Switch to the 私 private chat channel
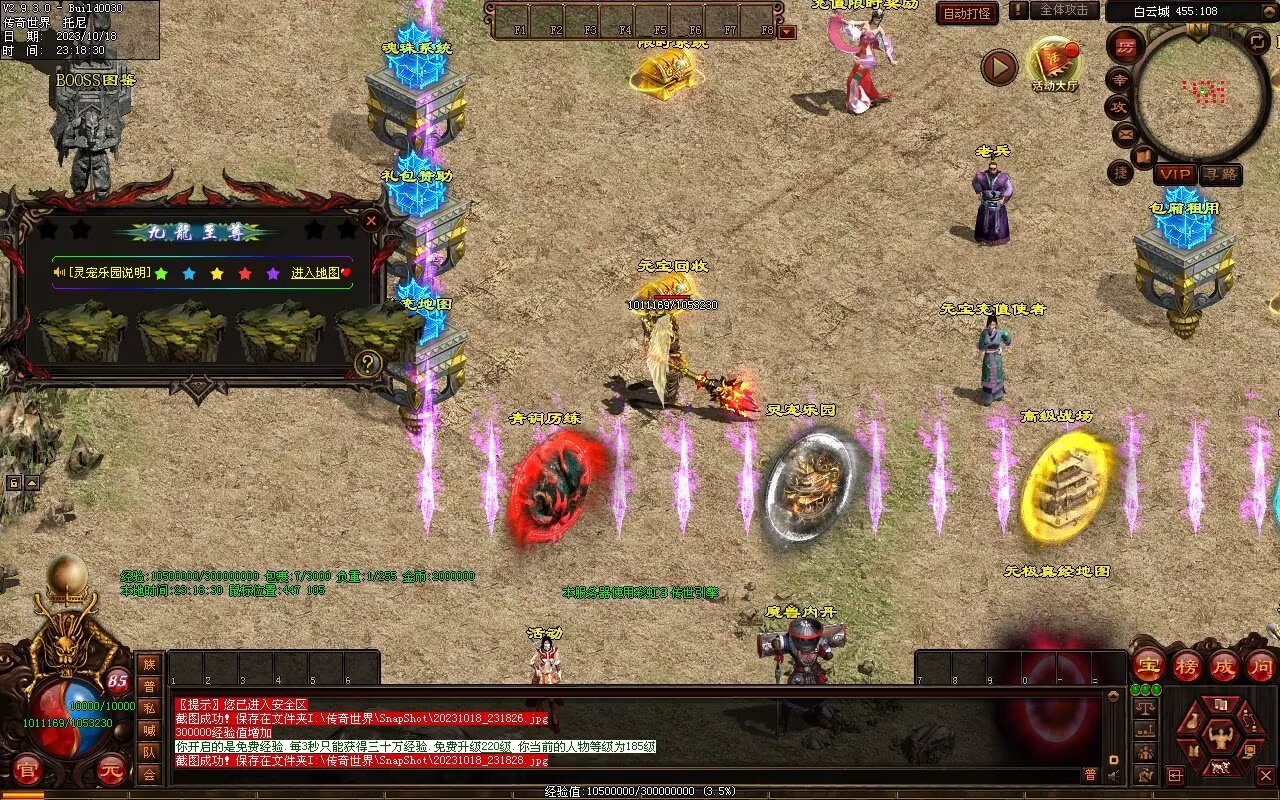1280x800 pixels. point(149,708)
